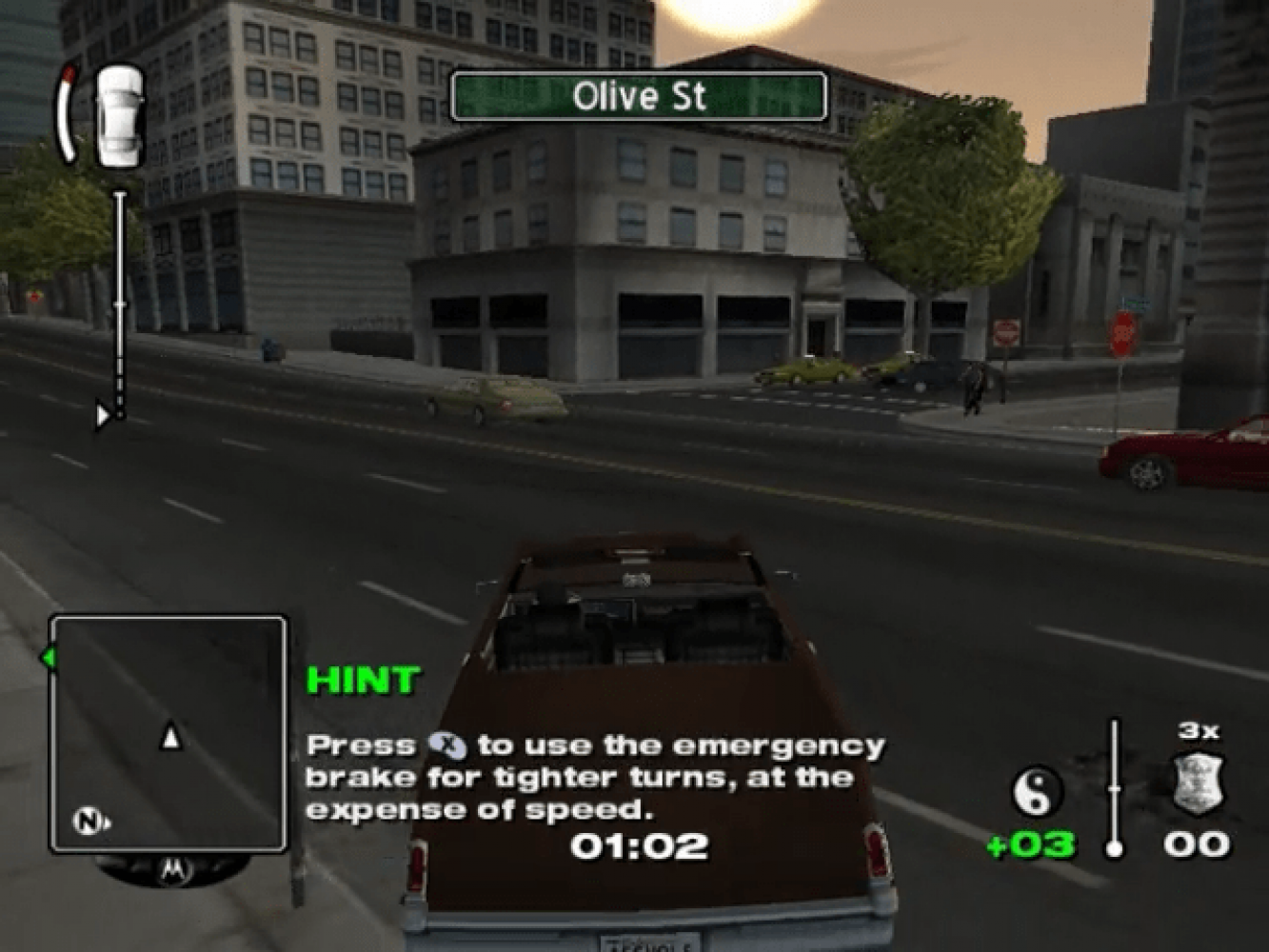Select the player arrow on the minimap
Screen dimensions: 1269x952
pyautogui.click(x=170, y=737)
